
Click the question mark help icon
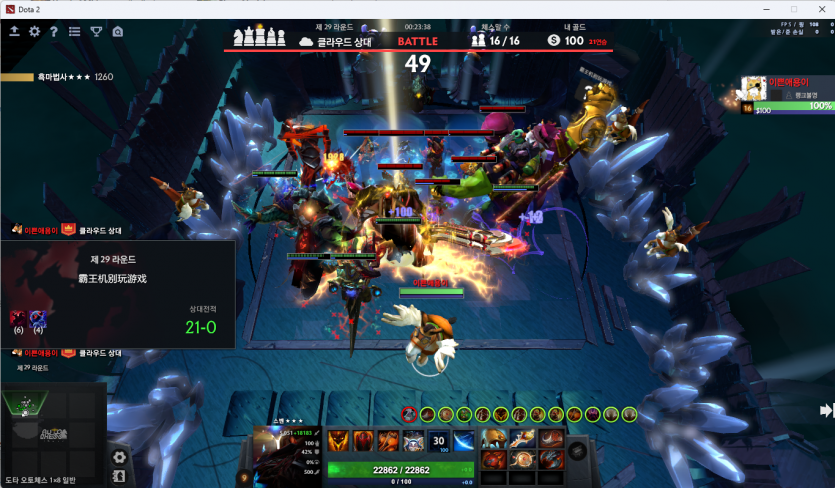tap(54, 32)
